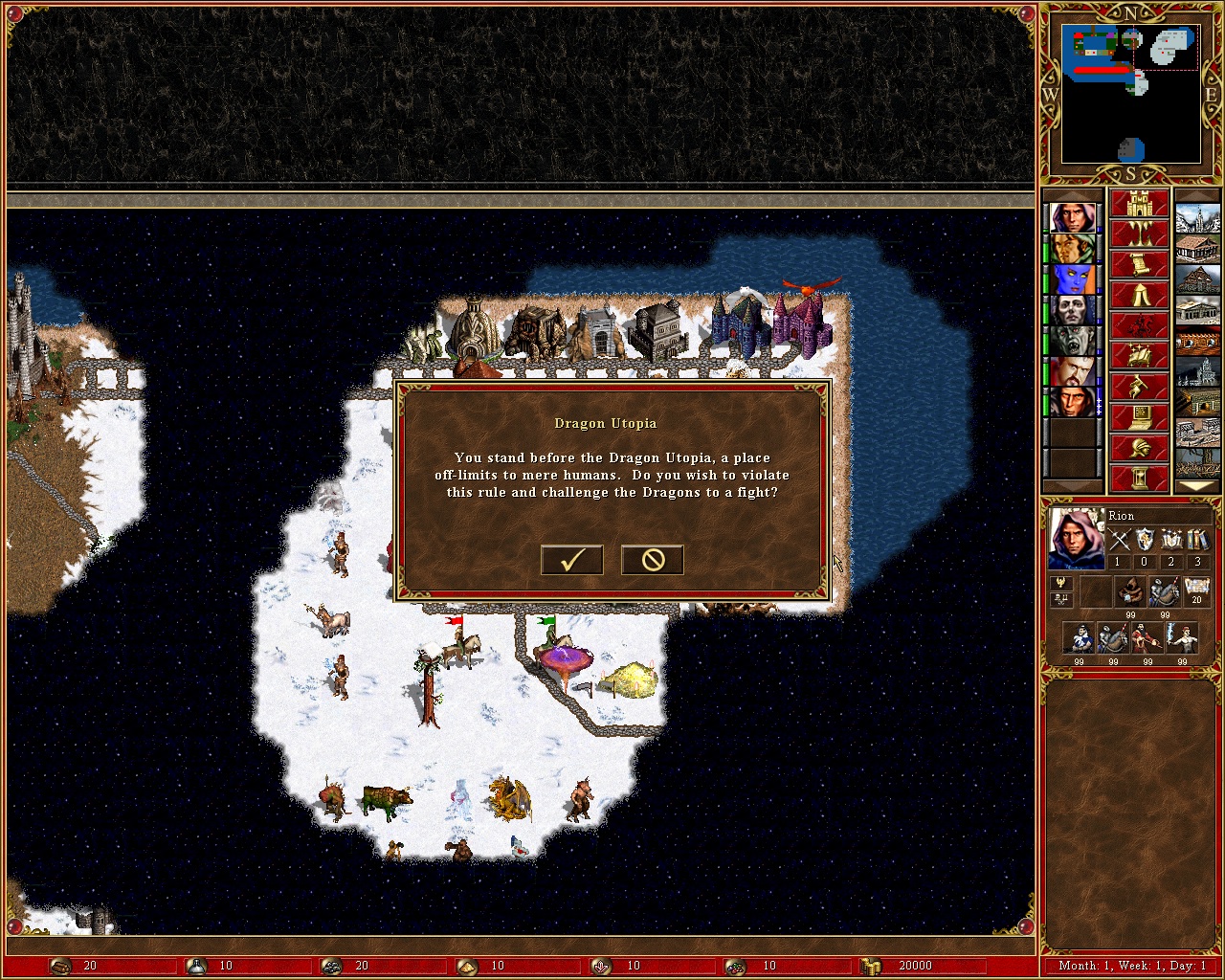Decline the Dragon Utopia challenge

coord(652,560)
